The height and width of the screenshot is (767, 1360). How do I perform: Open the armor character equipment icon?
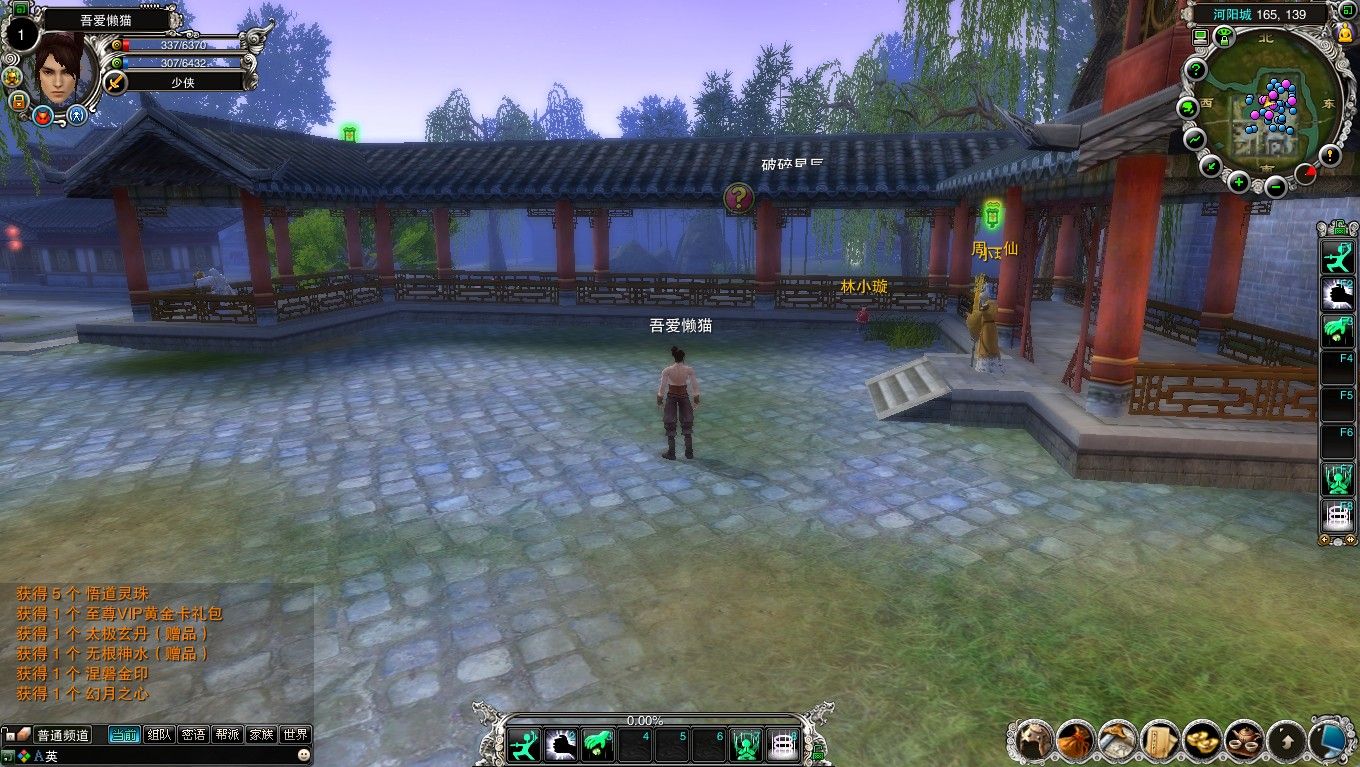click(x=1034, y=740)
